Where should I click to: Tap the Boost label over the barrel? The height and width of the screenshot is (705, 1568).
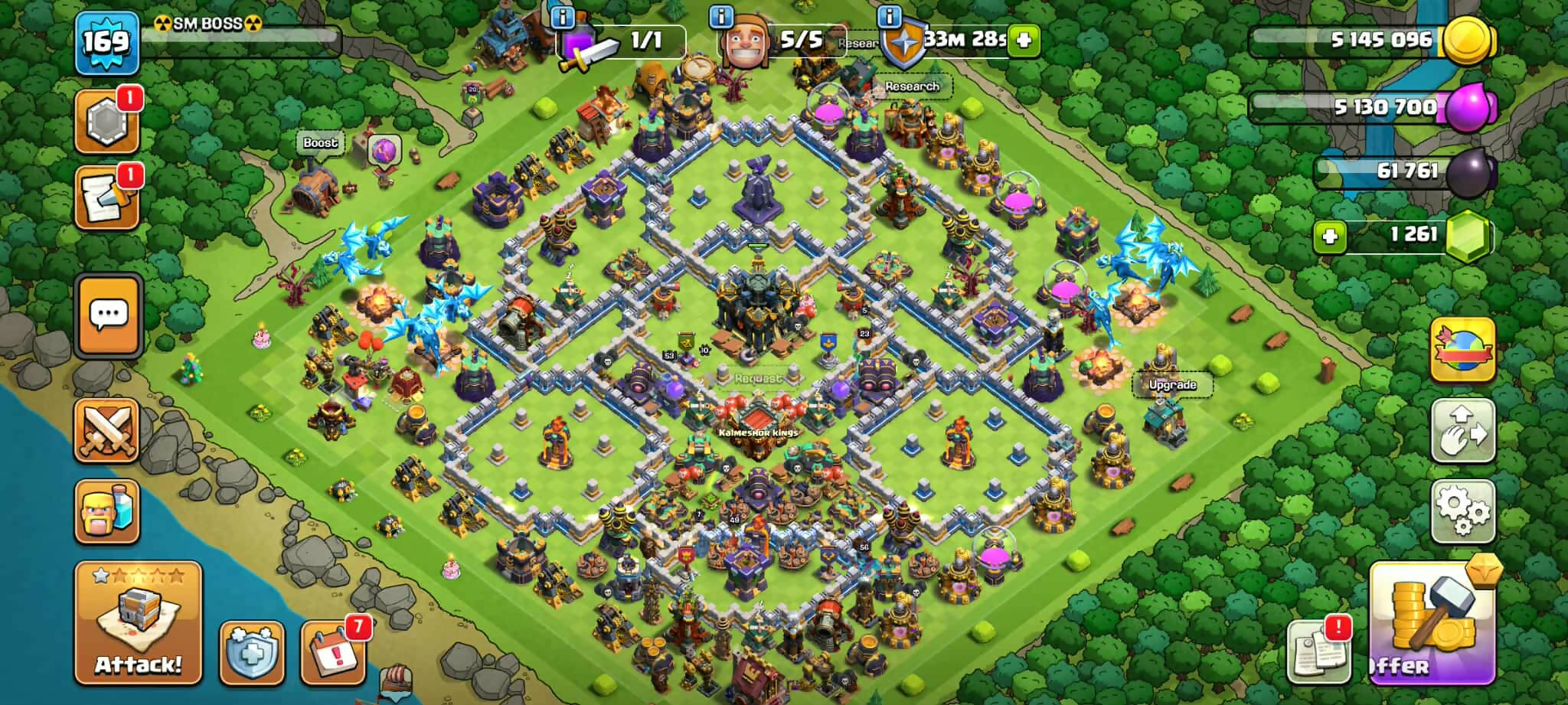320,142
